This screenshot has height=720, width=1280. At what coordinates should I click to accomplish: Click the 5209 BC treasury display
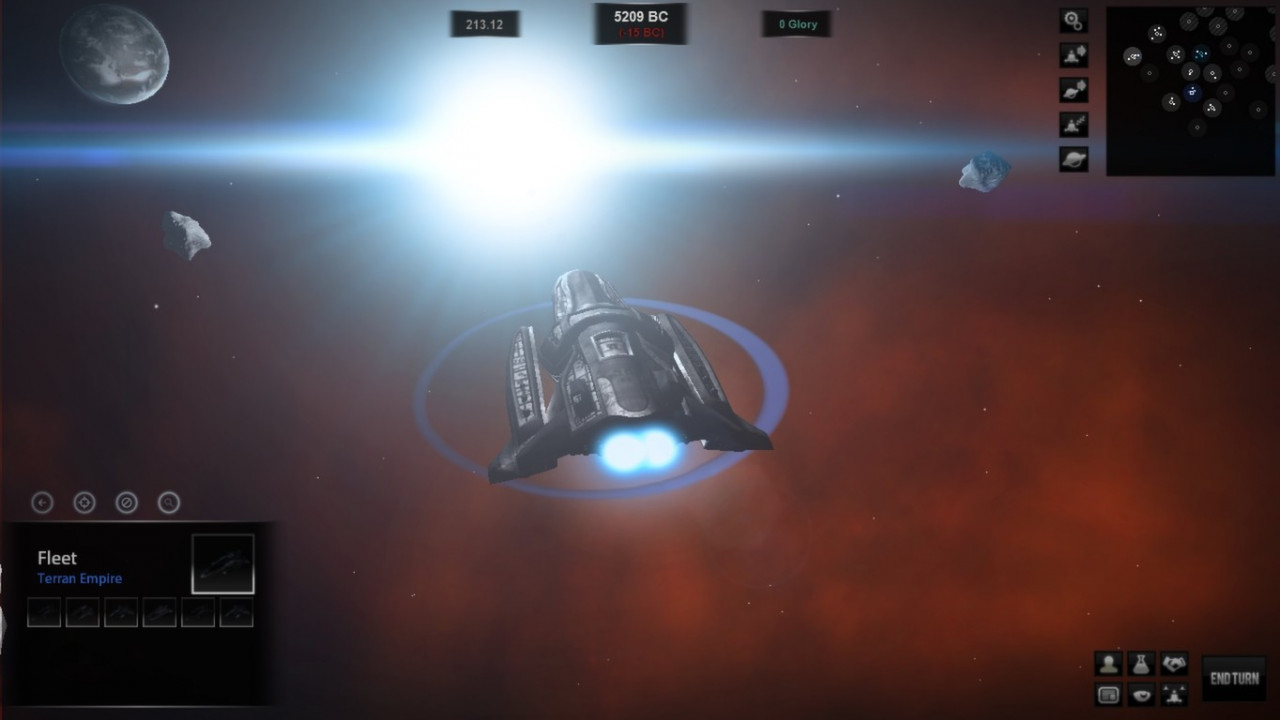point(640,23)
